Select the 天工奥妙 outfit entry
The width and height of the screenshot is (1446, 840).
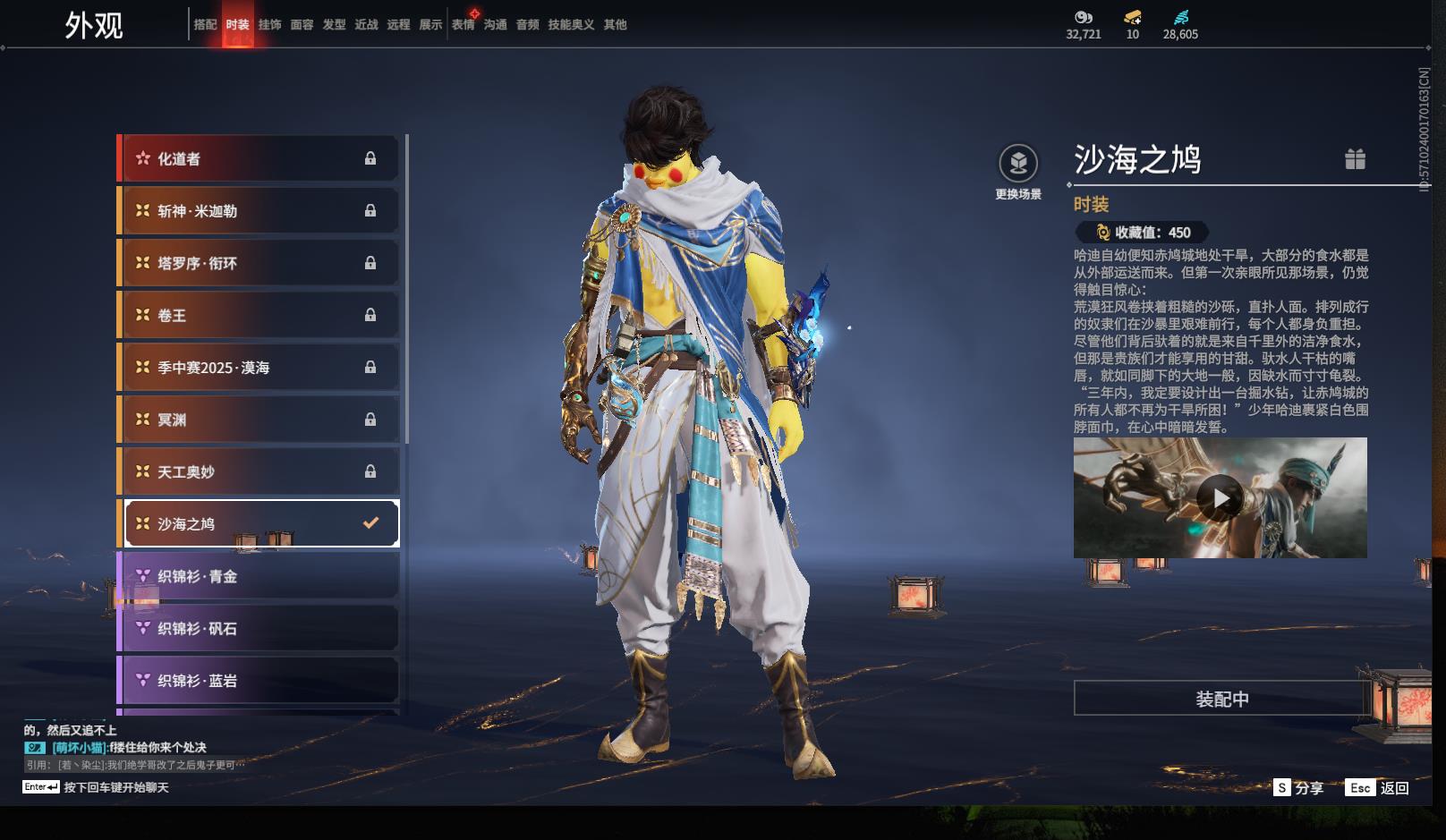[259, 471]
